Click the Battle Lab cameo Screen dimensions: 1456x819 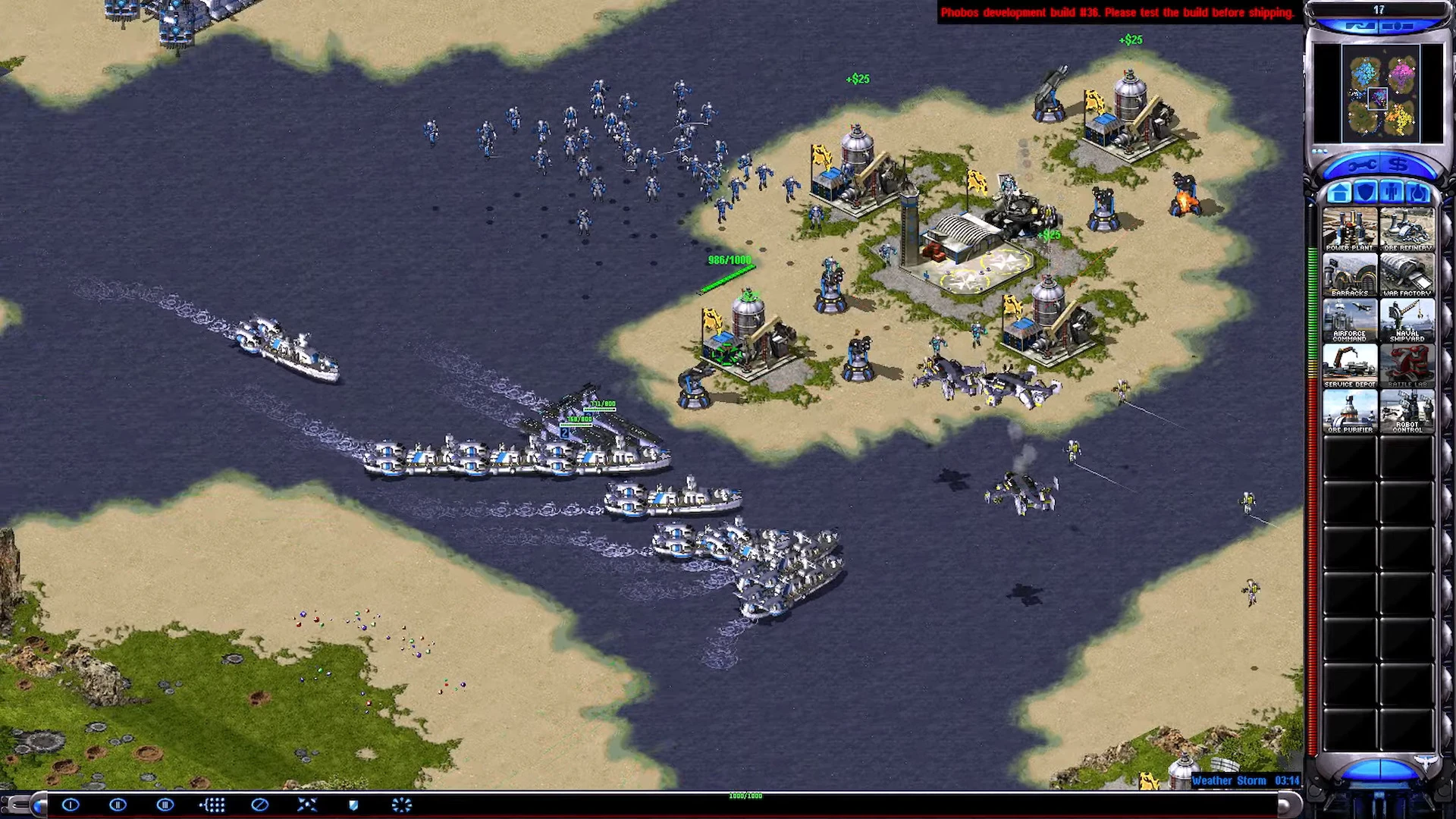(1407, 366)
